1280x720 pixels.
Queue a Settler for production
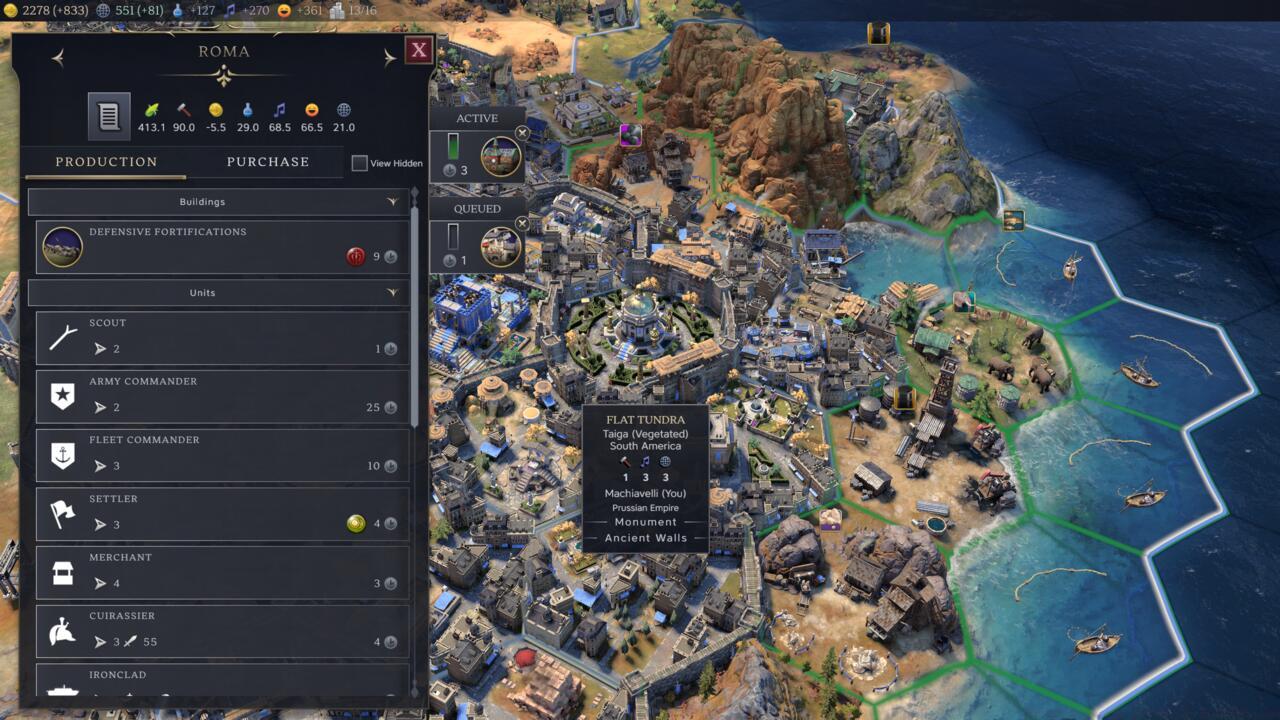coord(219,514)
